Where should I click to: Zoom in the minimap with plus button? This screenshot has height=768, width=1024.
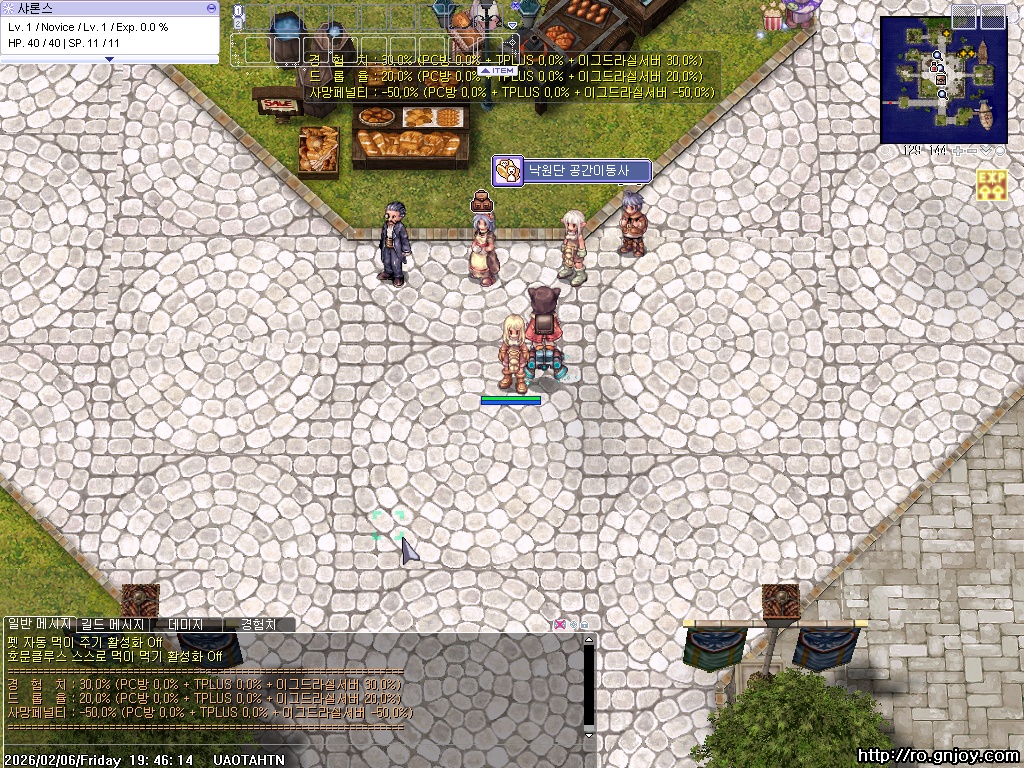pyautogui.click(x=957, y=151)
